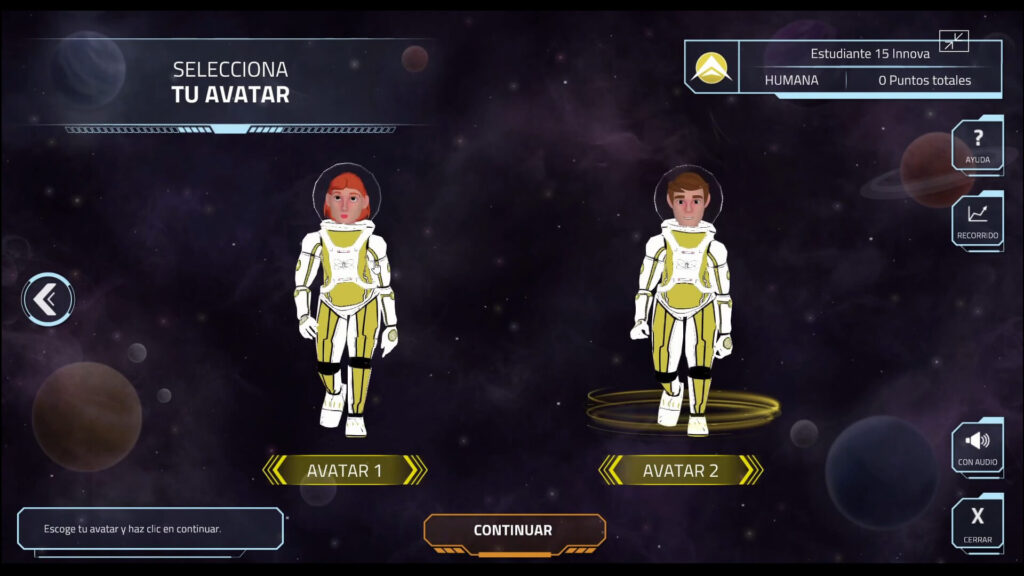The height and width of the screenshot is (576, 1024).
Task: Toggle the Con Audio sound button
Action: tap(977, 447)
